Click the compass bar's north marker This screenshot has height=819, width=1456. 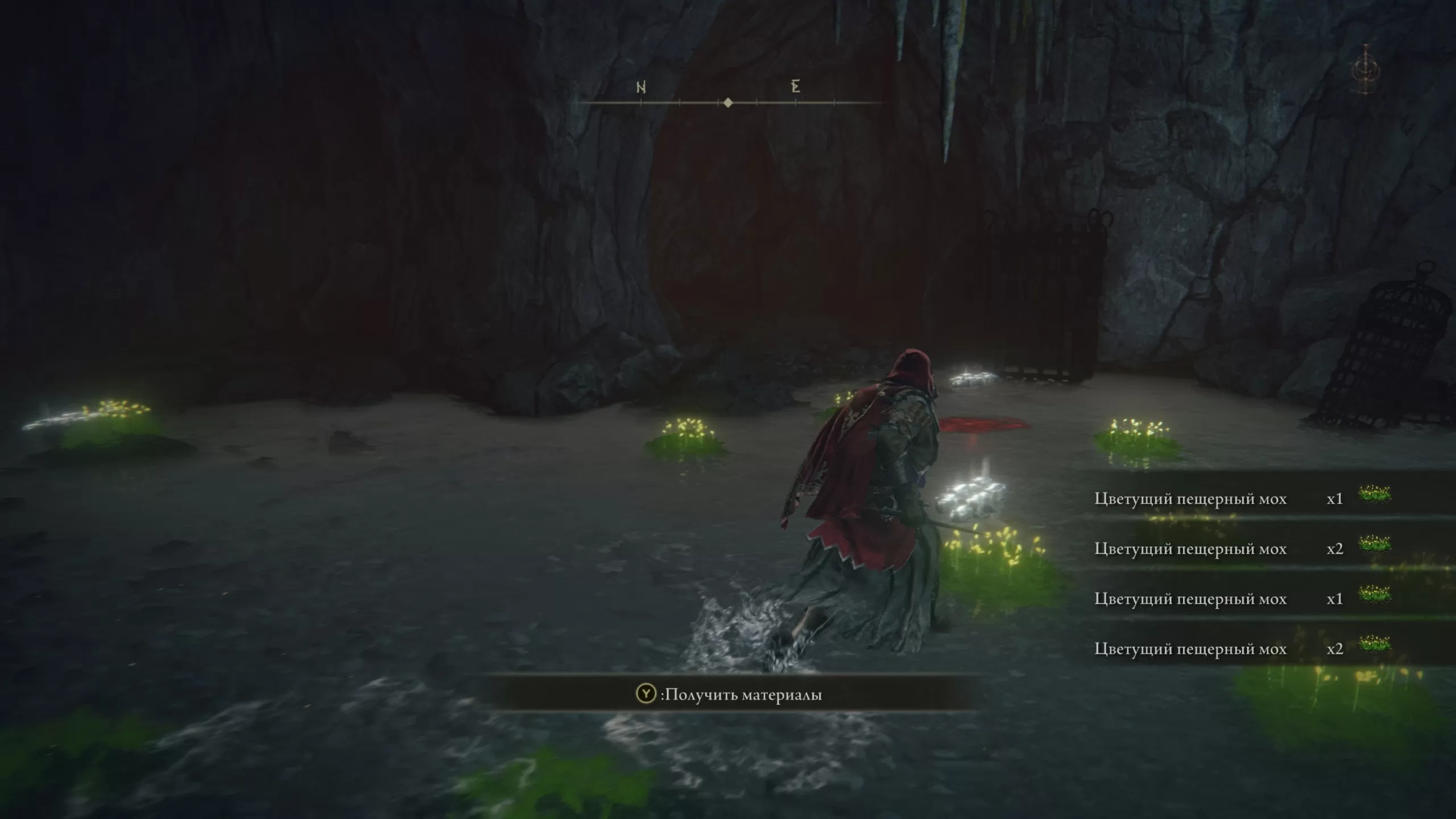[x=641, y=88]
